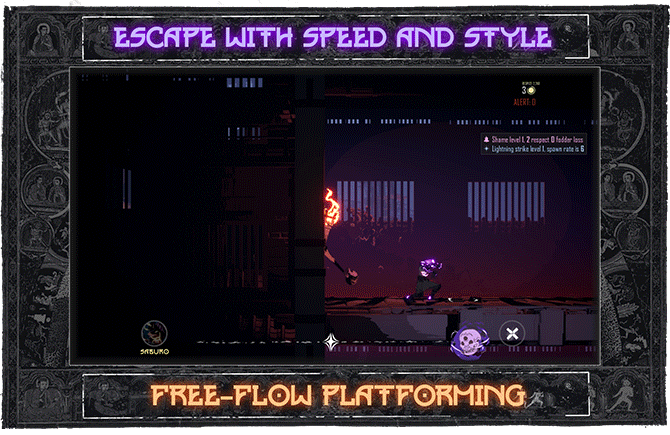Screen dimensions: 670x435
Task: Click the round X button
Action: 512,334
